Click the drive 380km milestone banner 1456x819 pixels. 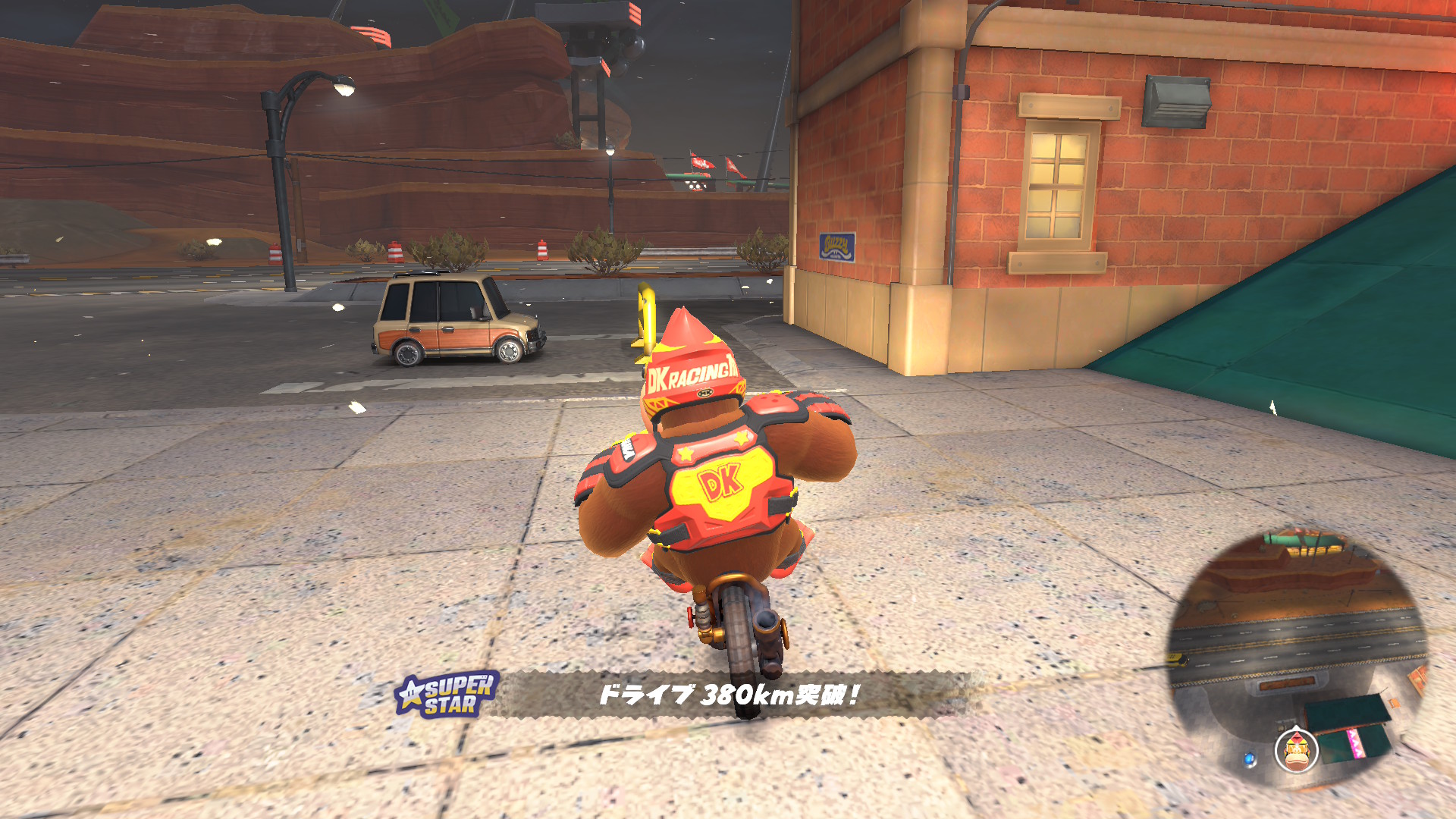(730, 694)
